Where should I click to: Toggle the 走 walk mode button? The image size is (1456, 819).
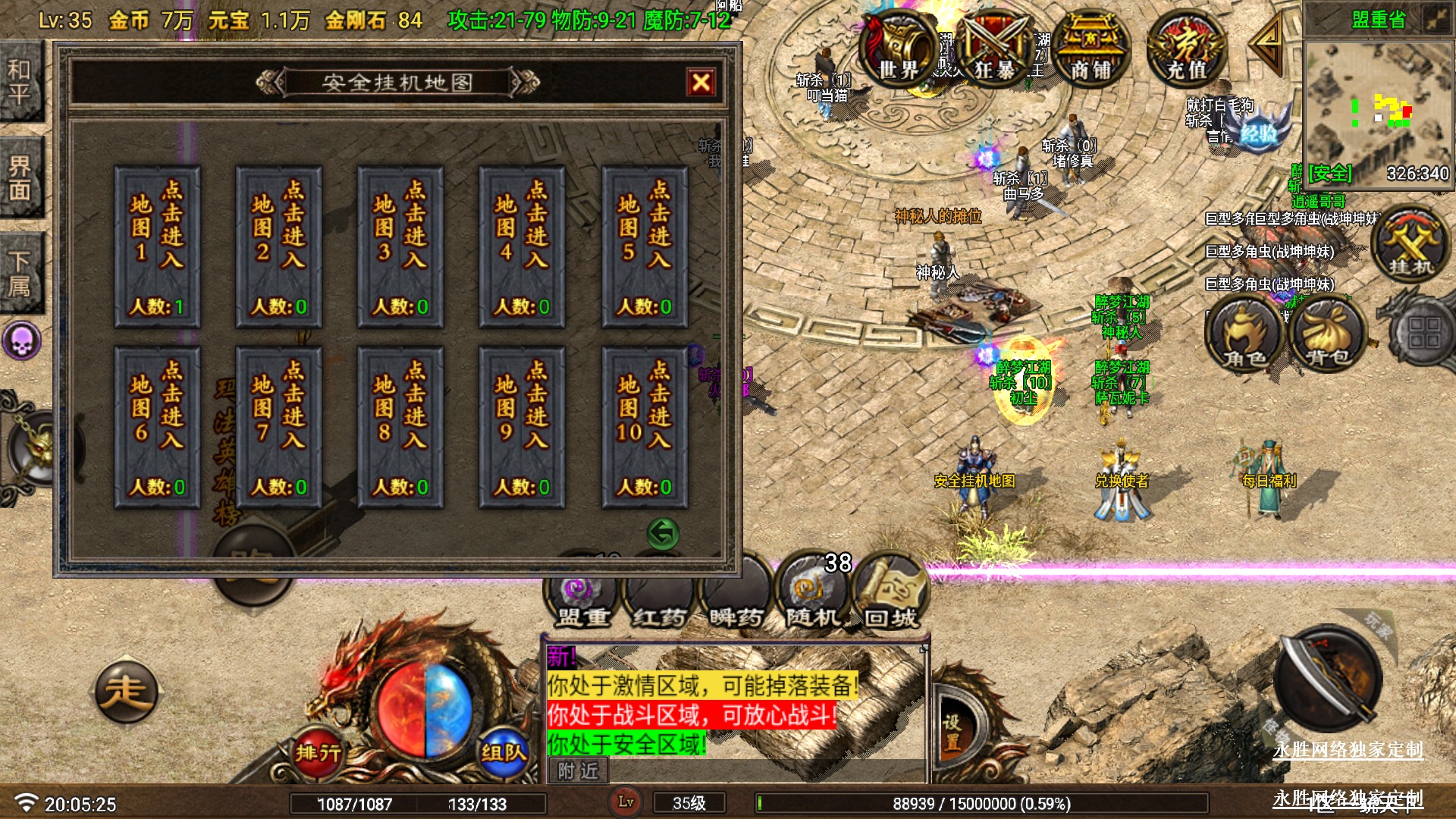pyautogui.click(x=126, y=692)
